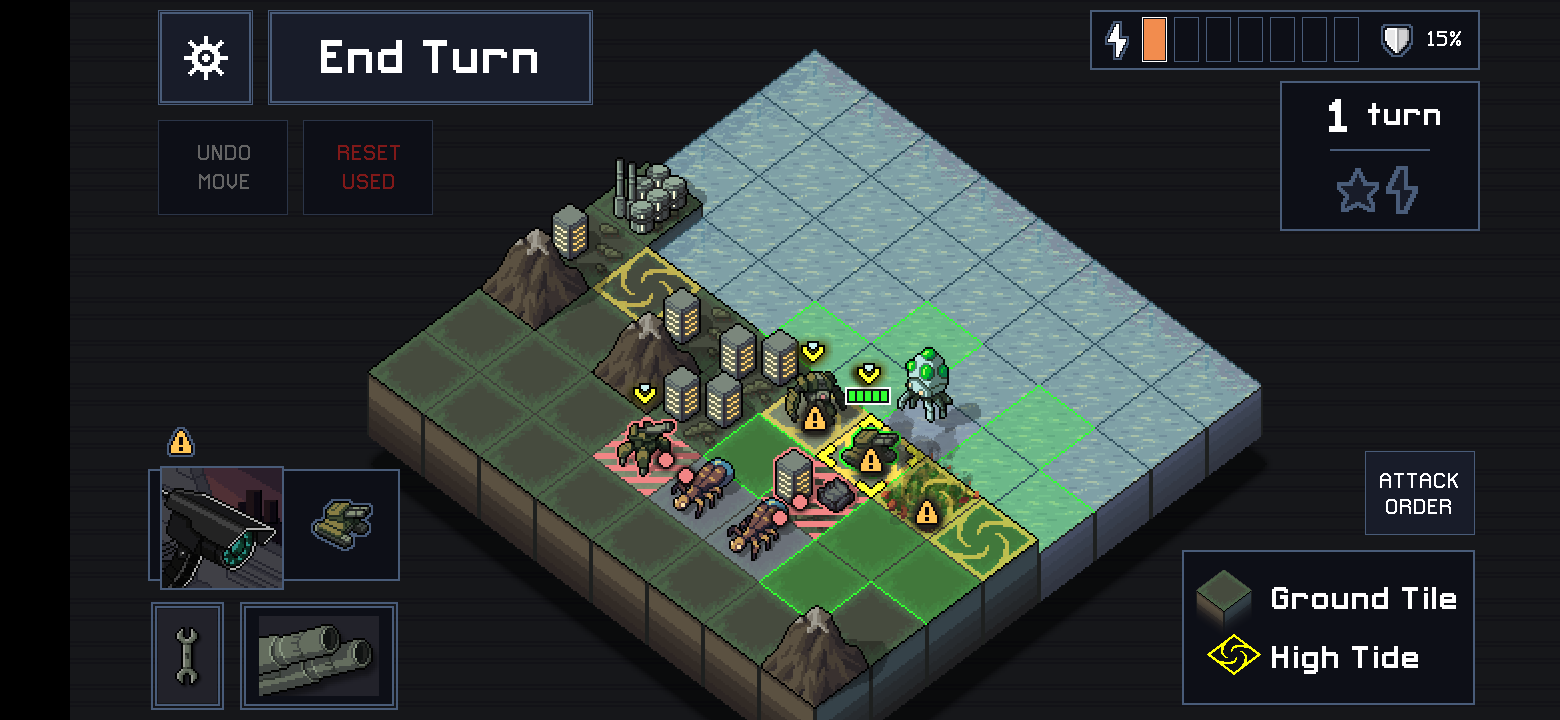Image resolution: width=1560 pixels, height=720 pixels.
Task: Click the Reset Used button
Action: click(x=367, y=167)
